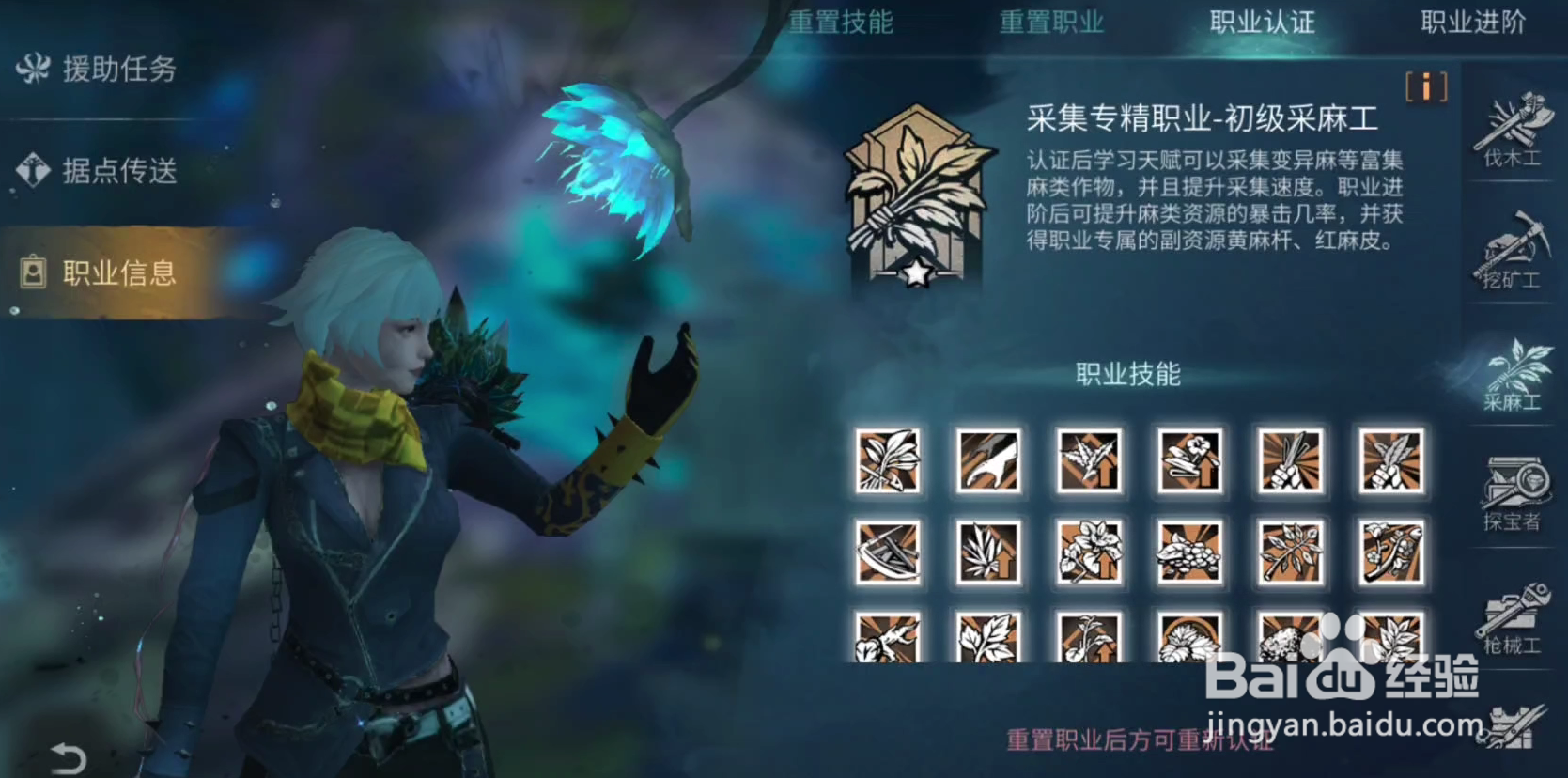Click the grape cluster skill icon
Image resolution: width=1568 pixels, height=778 pixels.
tap(1188, 553)
